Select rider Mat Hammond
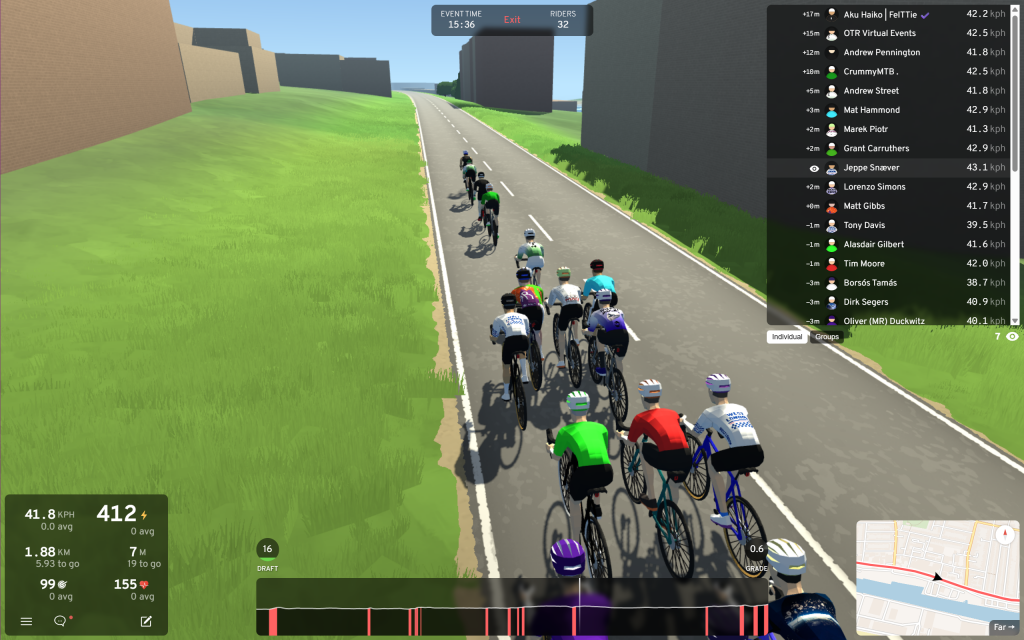This screenshot has width=1024, height=640. coord(872,110)
